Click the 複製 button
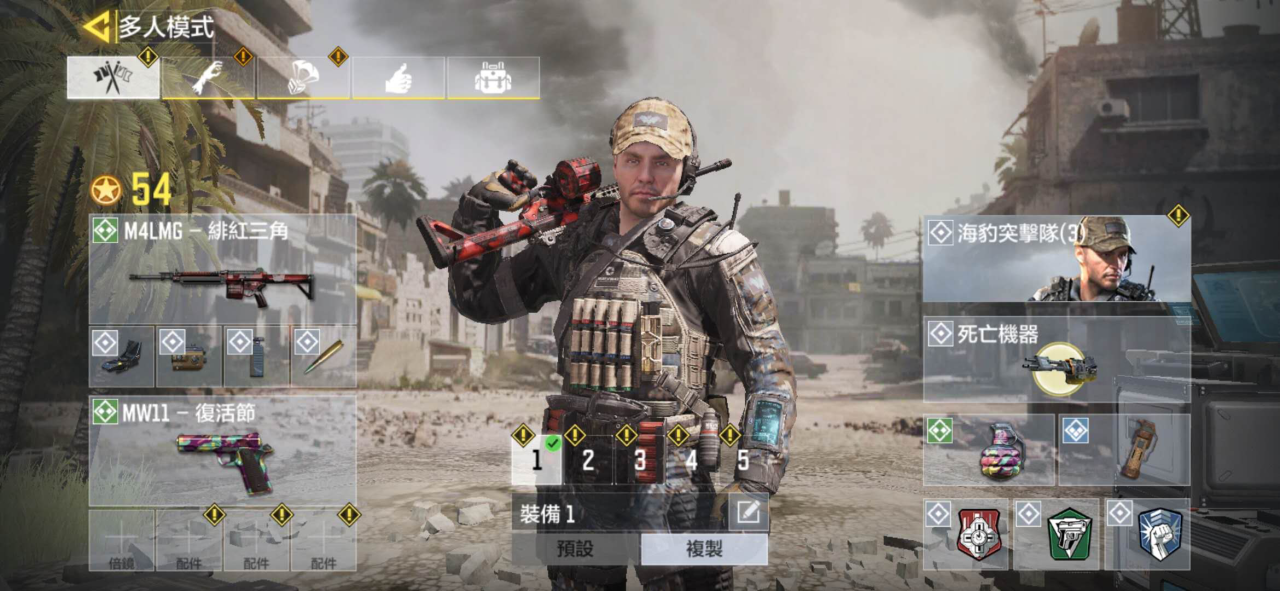 pyautogui.click(x=704, y=549)
